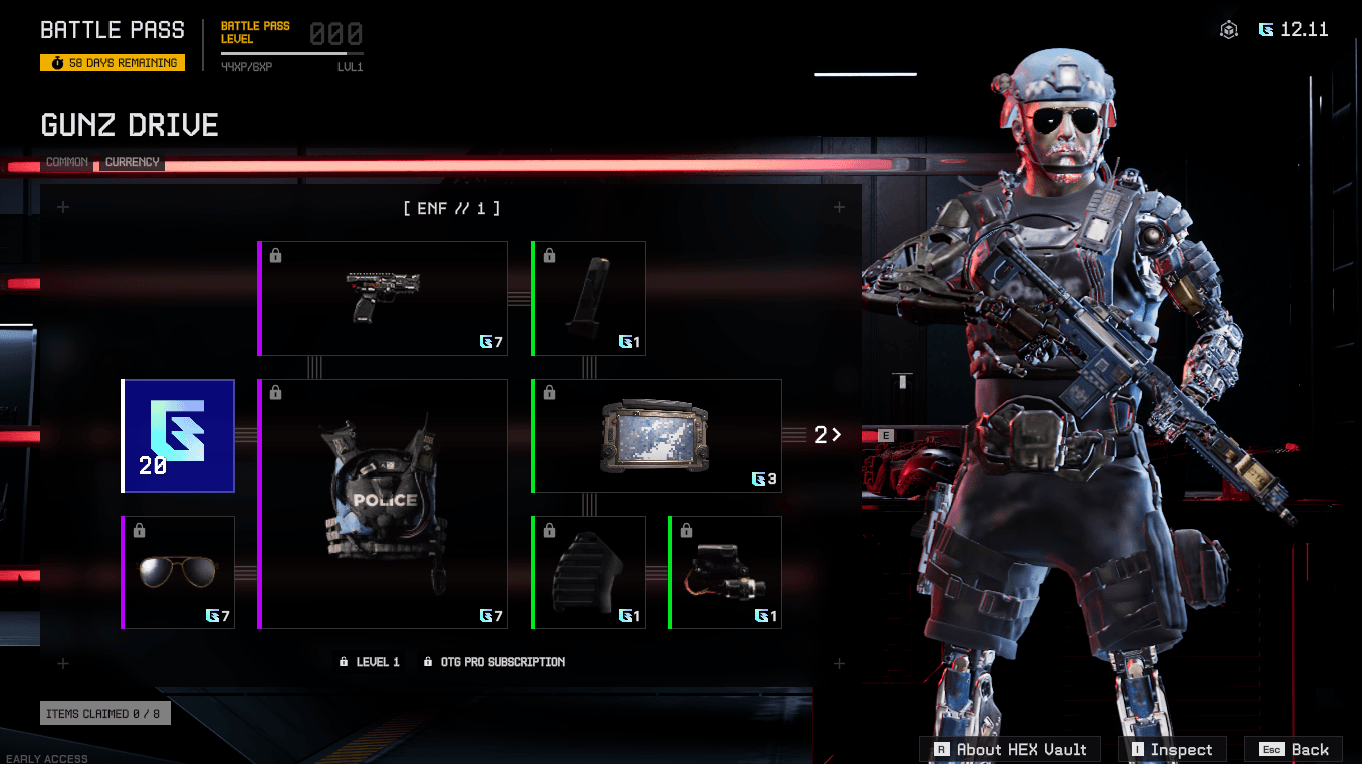Select the POLICE vest reward tile
The width and height of the screenshot is (1362, 764).
[x=383, y=504]
